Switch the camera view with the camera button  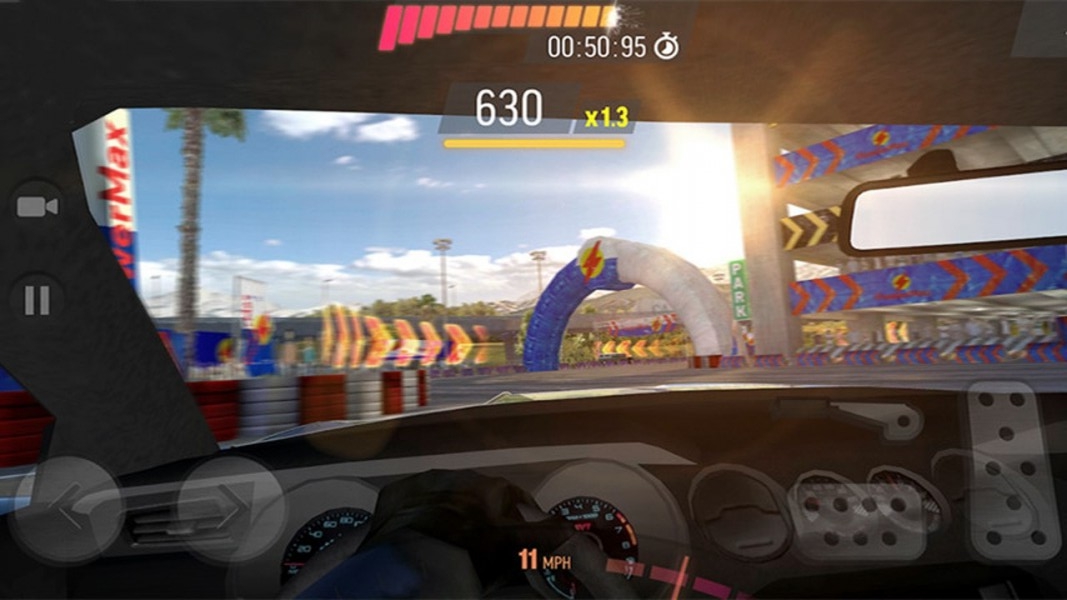click(38, 207)
